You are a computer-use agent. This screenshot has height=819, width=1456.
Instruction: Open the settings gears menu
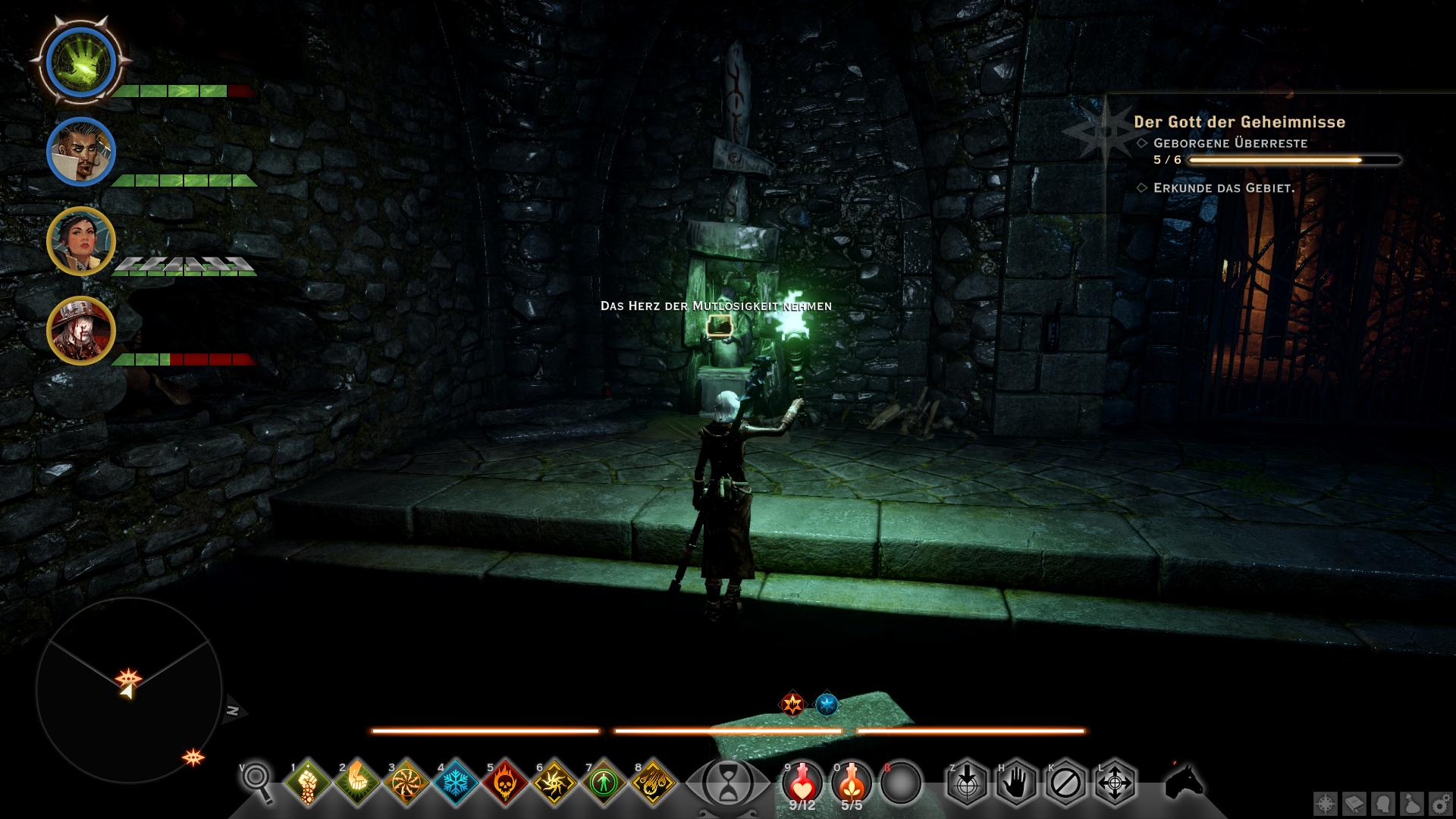(x=1440, y=804)
